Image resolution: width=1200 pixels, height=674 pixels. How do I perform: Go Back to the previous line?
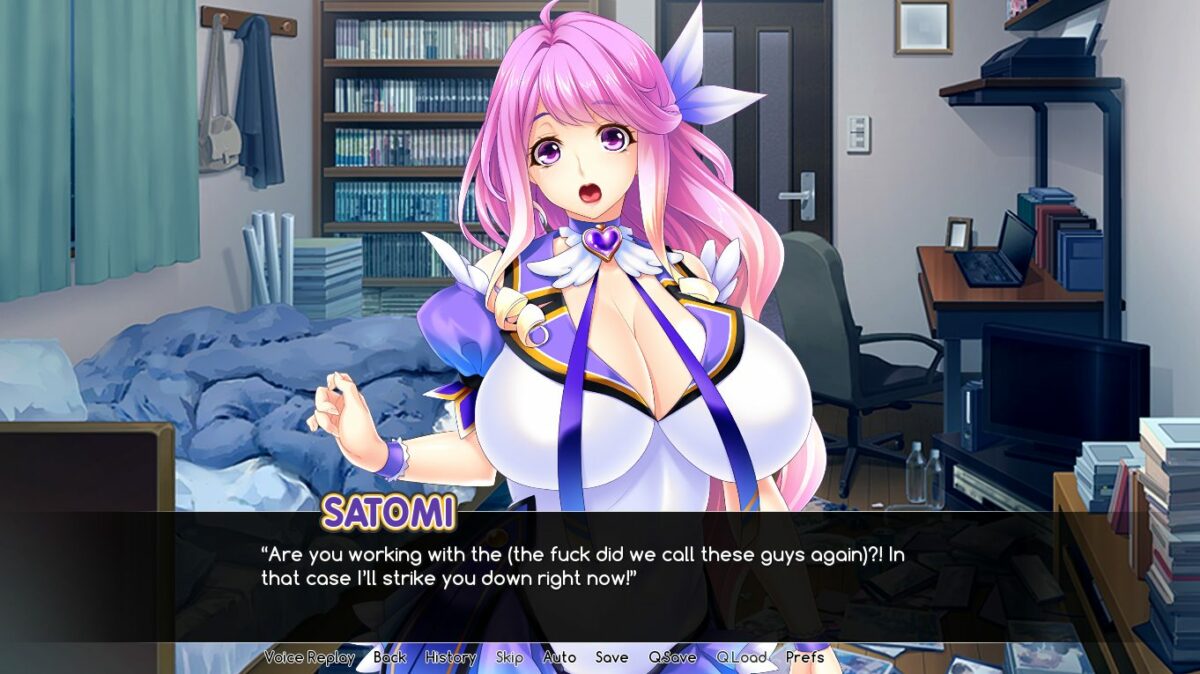click(390, 657)
